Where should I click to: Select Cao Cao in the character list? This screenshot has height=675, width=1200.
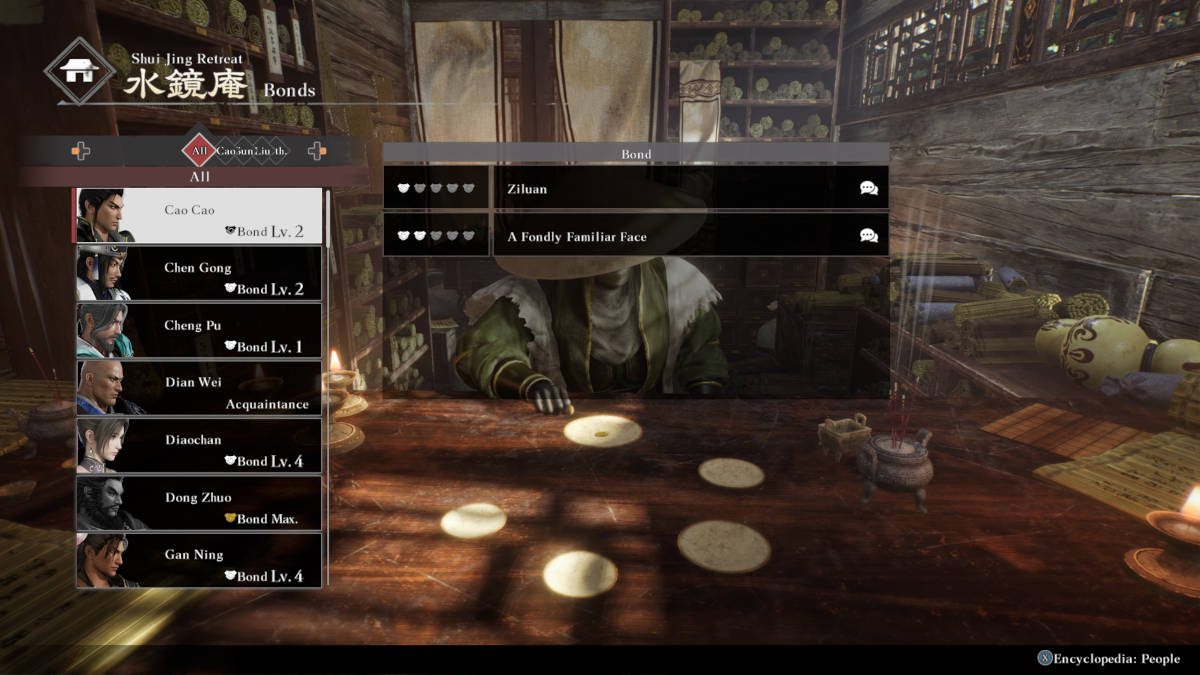coord(199,215)
